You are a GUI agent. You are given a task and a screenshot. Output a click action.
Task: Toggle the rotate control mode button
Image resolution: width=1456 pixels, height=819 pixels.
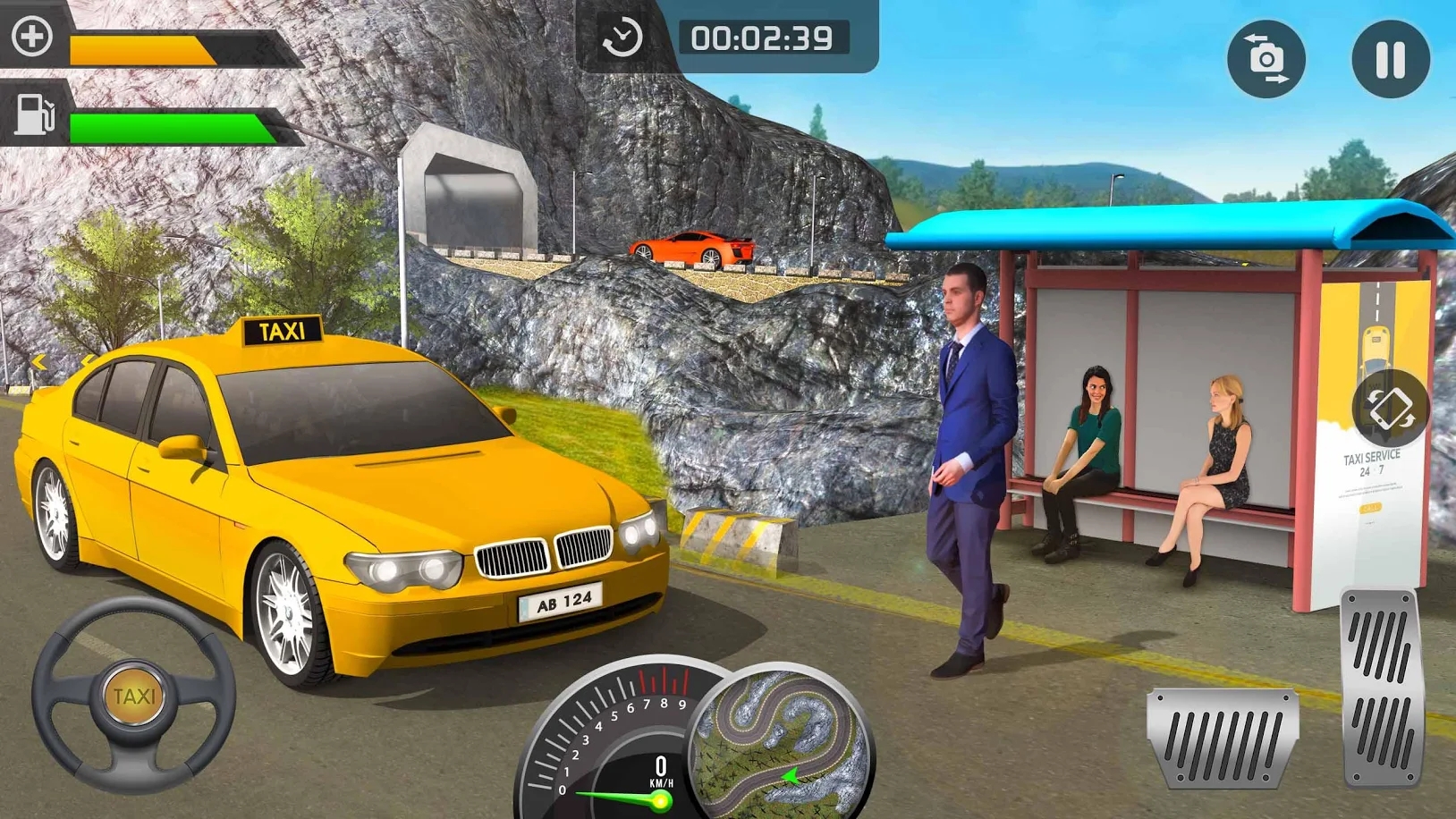click(x=1389, y=409)
